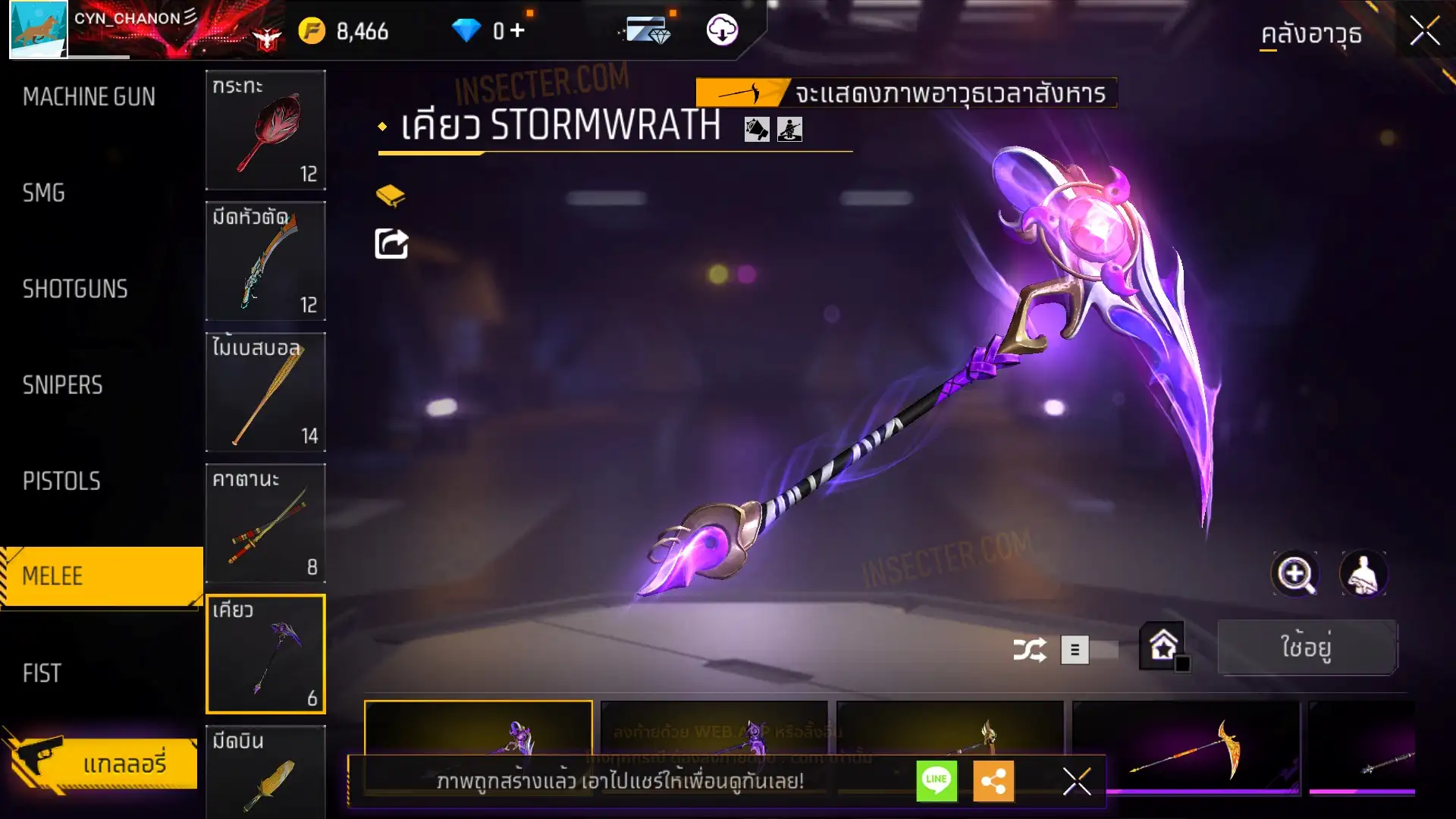Select the frying pan weapon slot
1456x819 pixels.
[265, 130]
